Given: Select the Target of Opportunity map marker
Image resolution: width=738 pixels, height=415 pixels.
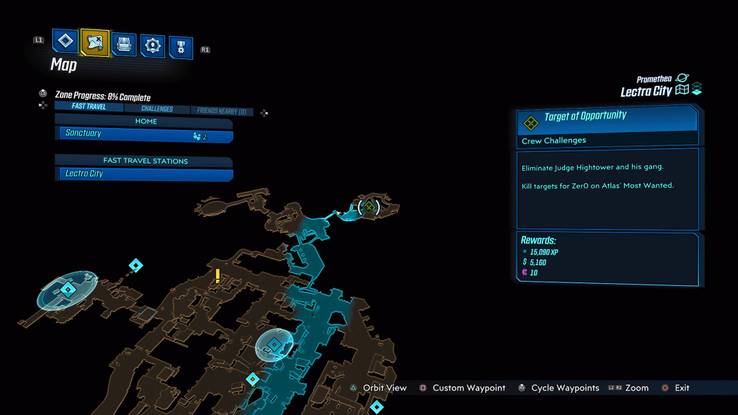Looking at the screenshot, I should [370, 207].
